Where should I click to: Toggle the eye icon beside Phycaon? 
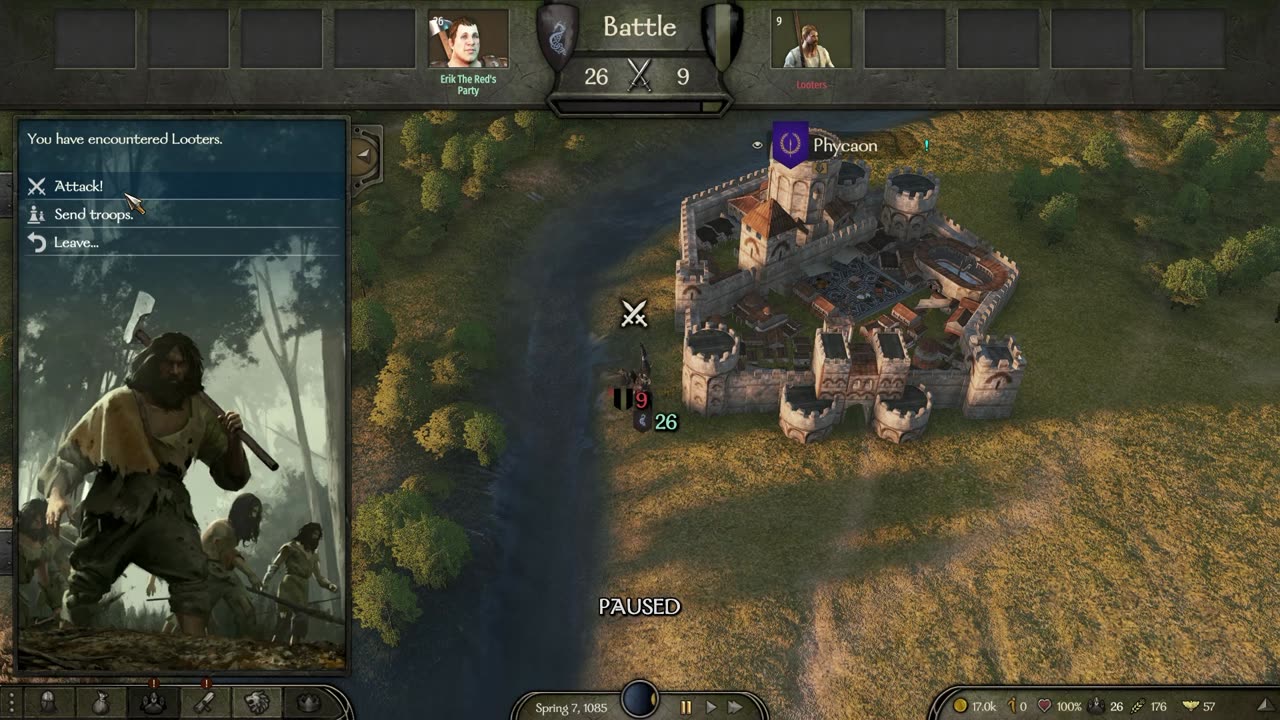(757, 145)
